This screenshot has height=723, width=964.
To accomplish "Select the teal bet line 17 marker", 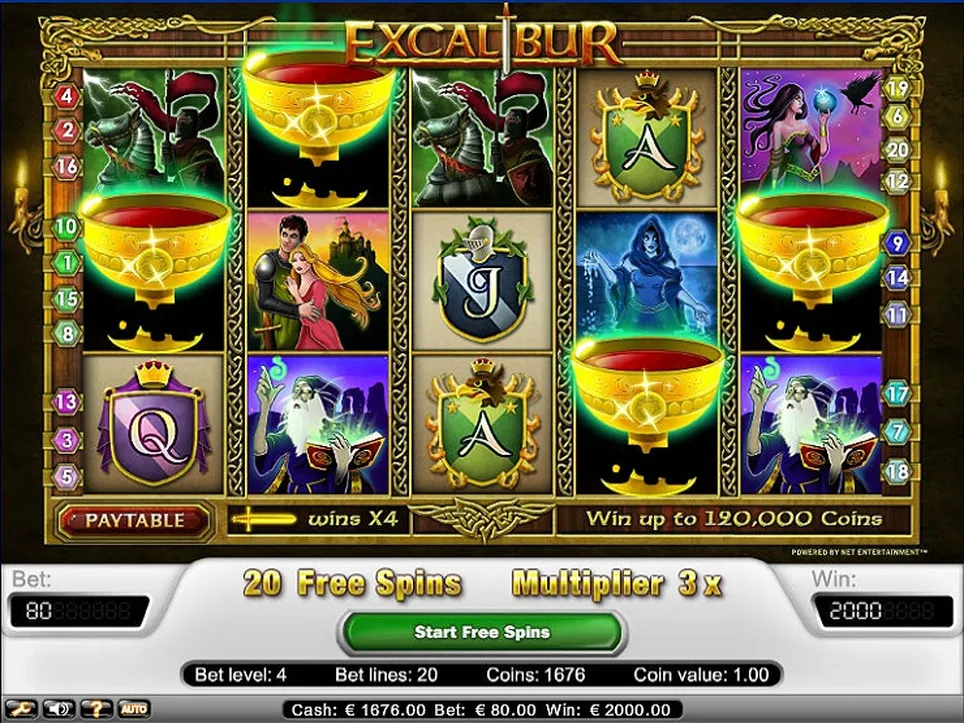I will (898, 394).
